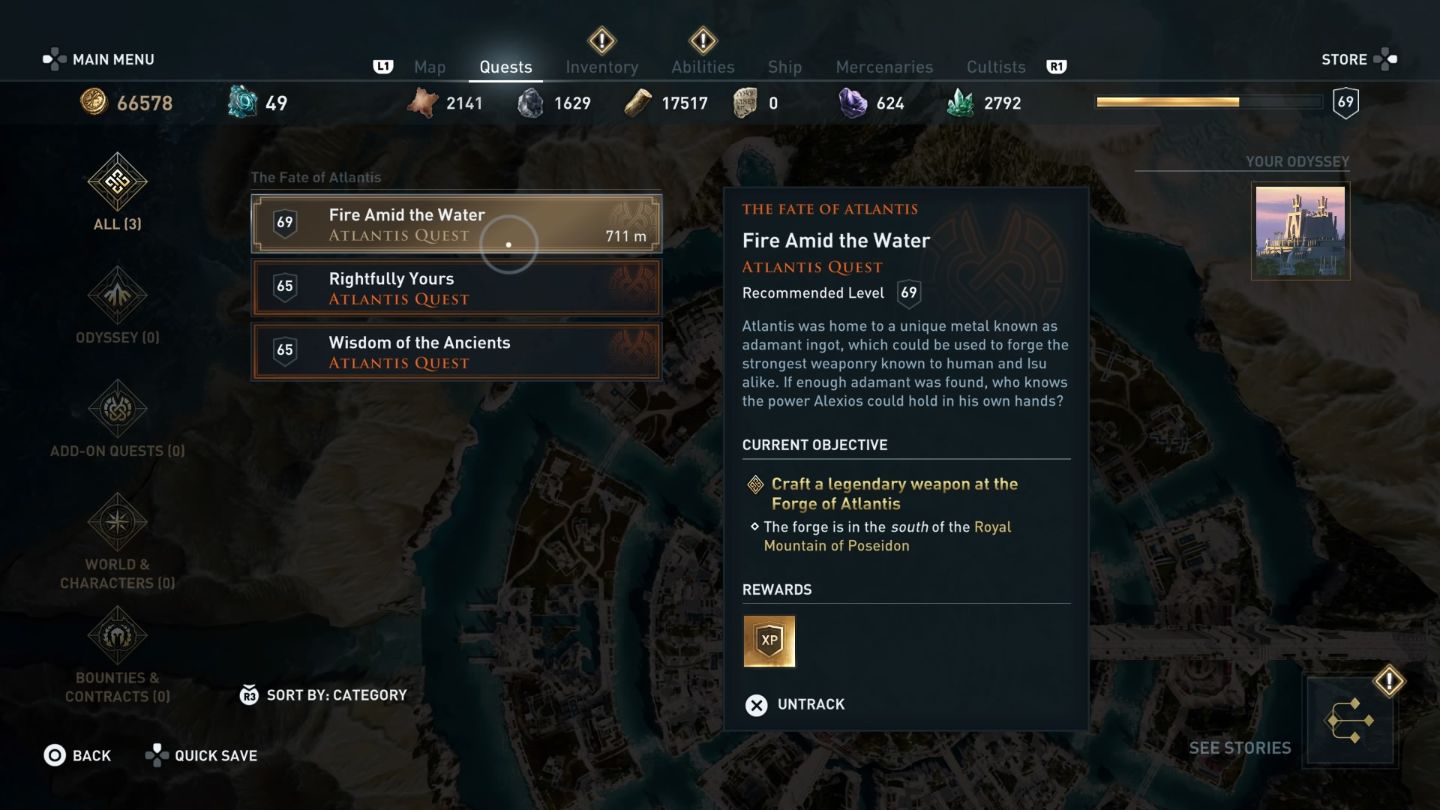
Task: Track the Wisdom of the Ancients quest
Action: pyautogui.click(x=455, y=352)
